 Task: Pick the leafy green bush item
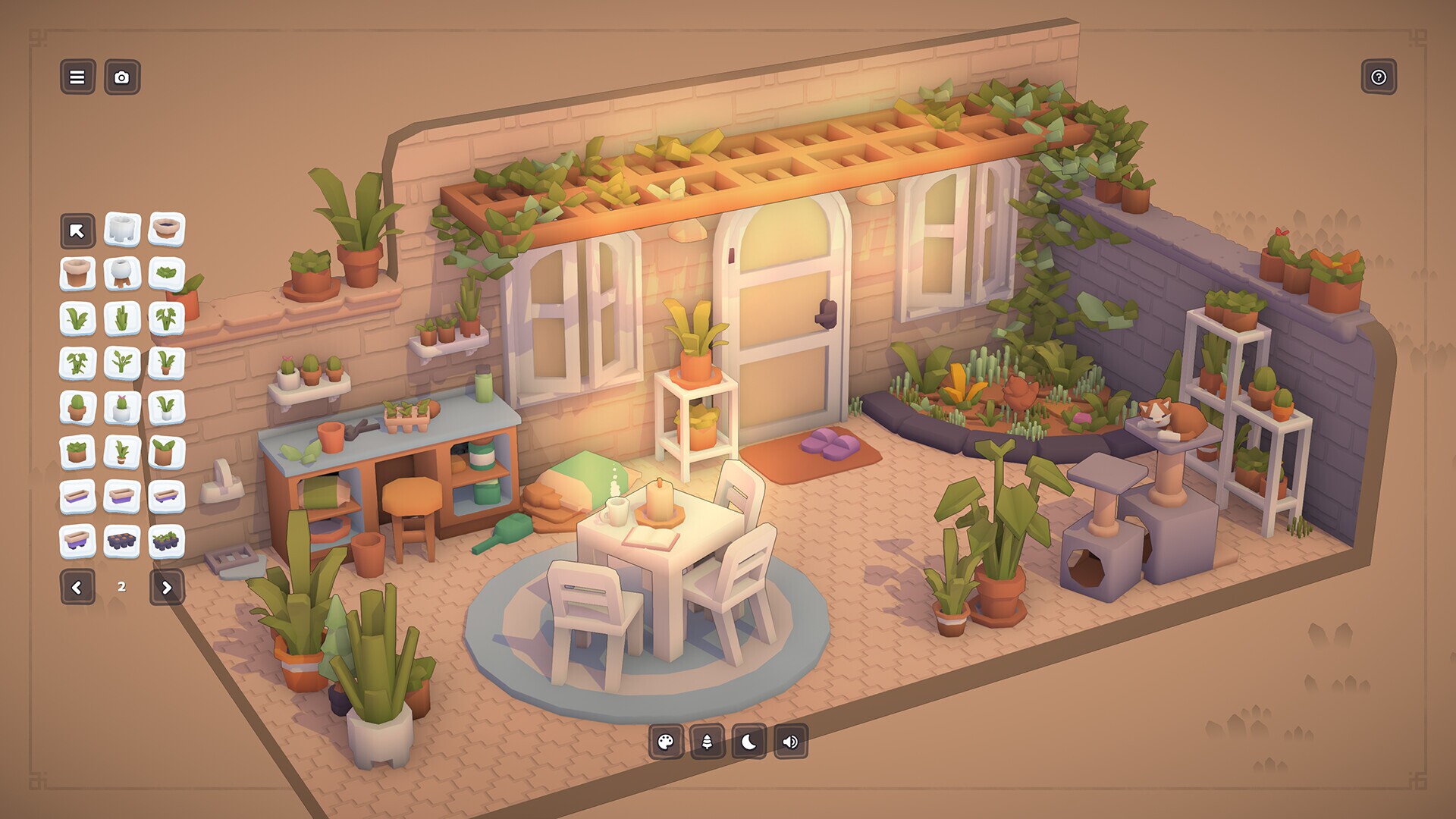pyautogui.click(x=166, y=273)
